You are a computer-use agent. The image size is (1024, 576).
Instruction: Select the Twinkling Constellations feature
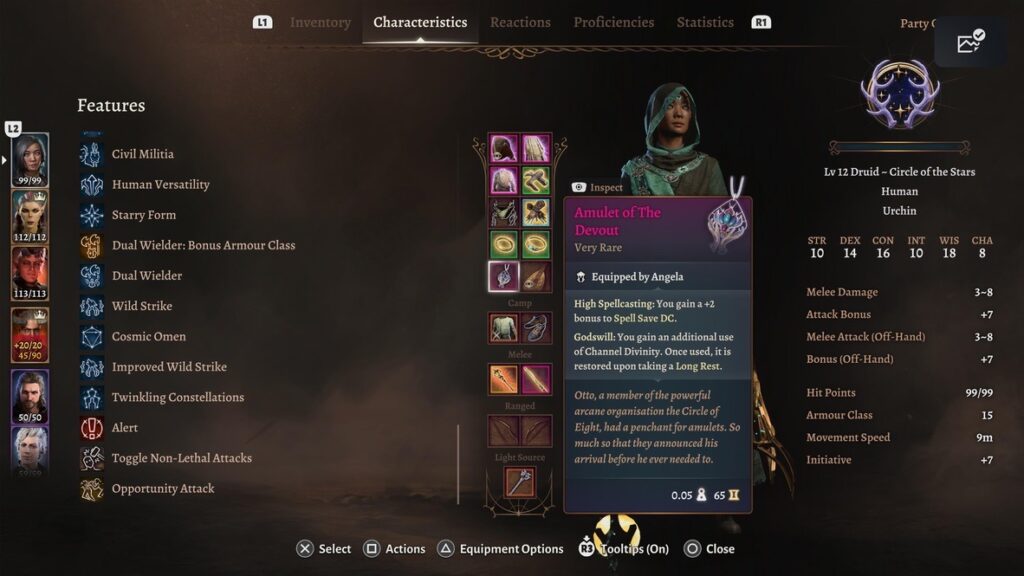177,397
